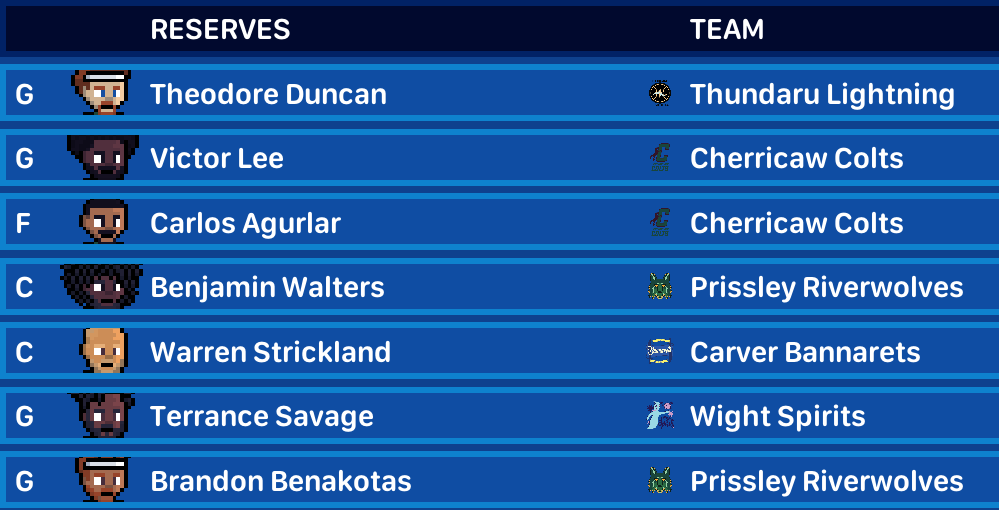The image size is (999, 510).
Task: Open Terrance Savage's player details
Action: [262, 416]
